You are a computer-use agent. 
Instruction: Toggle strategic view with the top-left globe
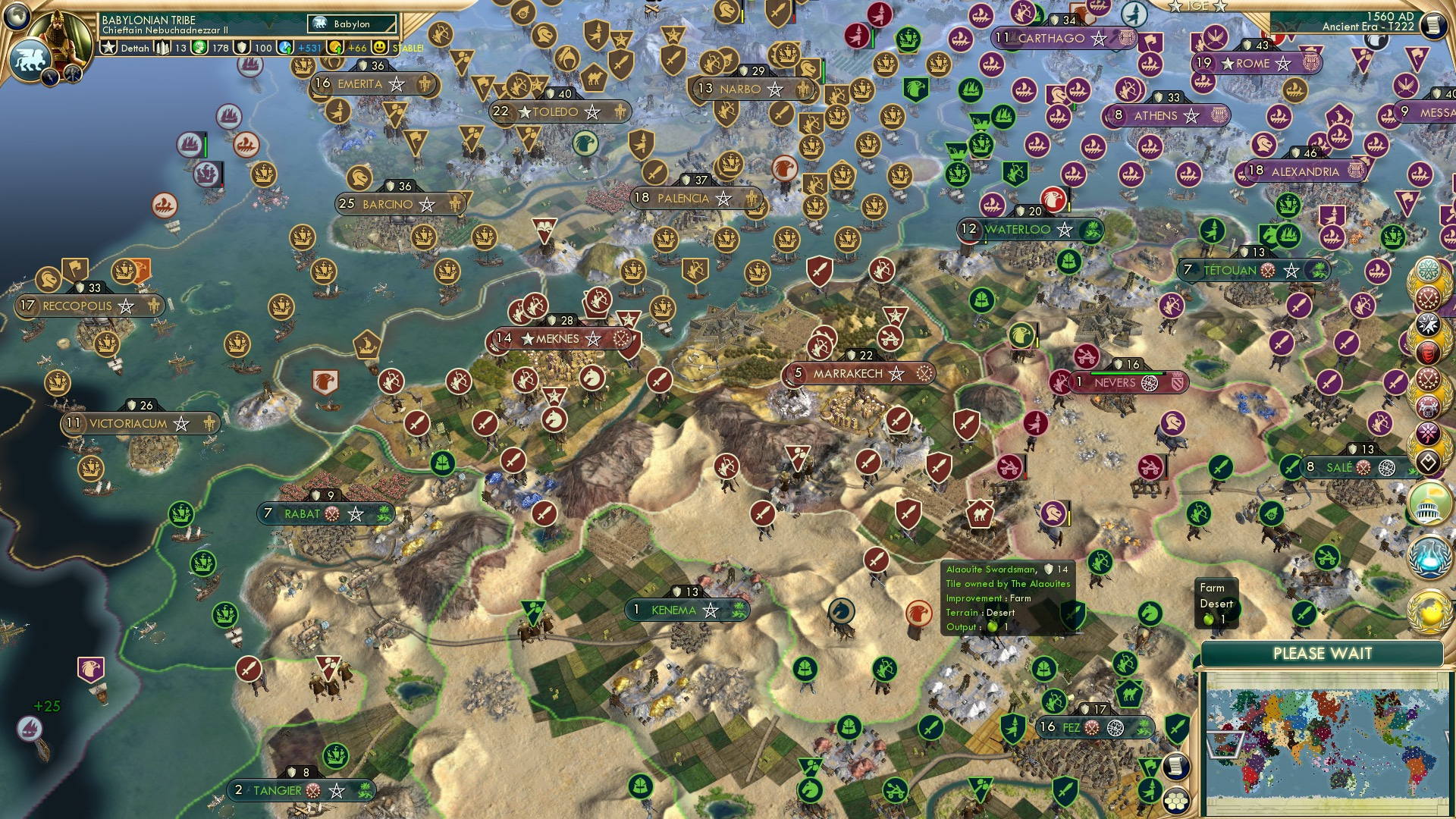pyautogui.click(x=17, y=17)
